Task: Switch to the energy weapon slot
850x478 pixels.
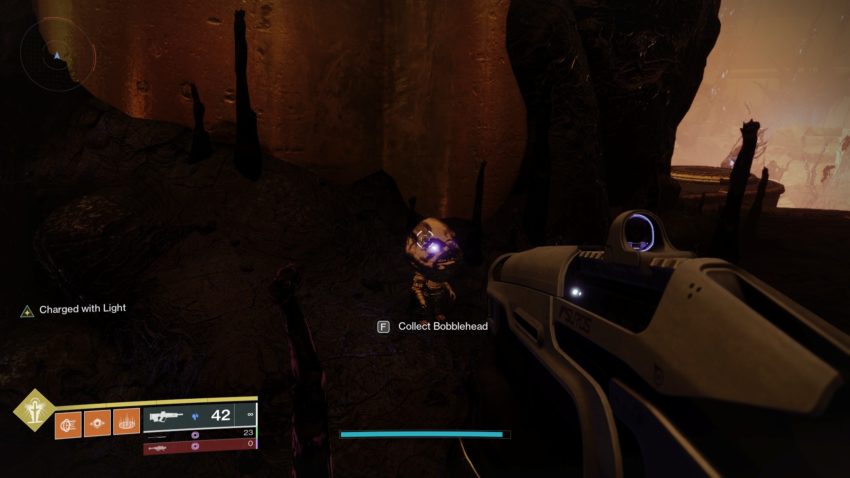Action: pos(200,434)
